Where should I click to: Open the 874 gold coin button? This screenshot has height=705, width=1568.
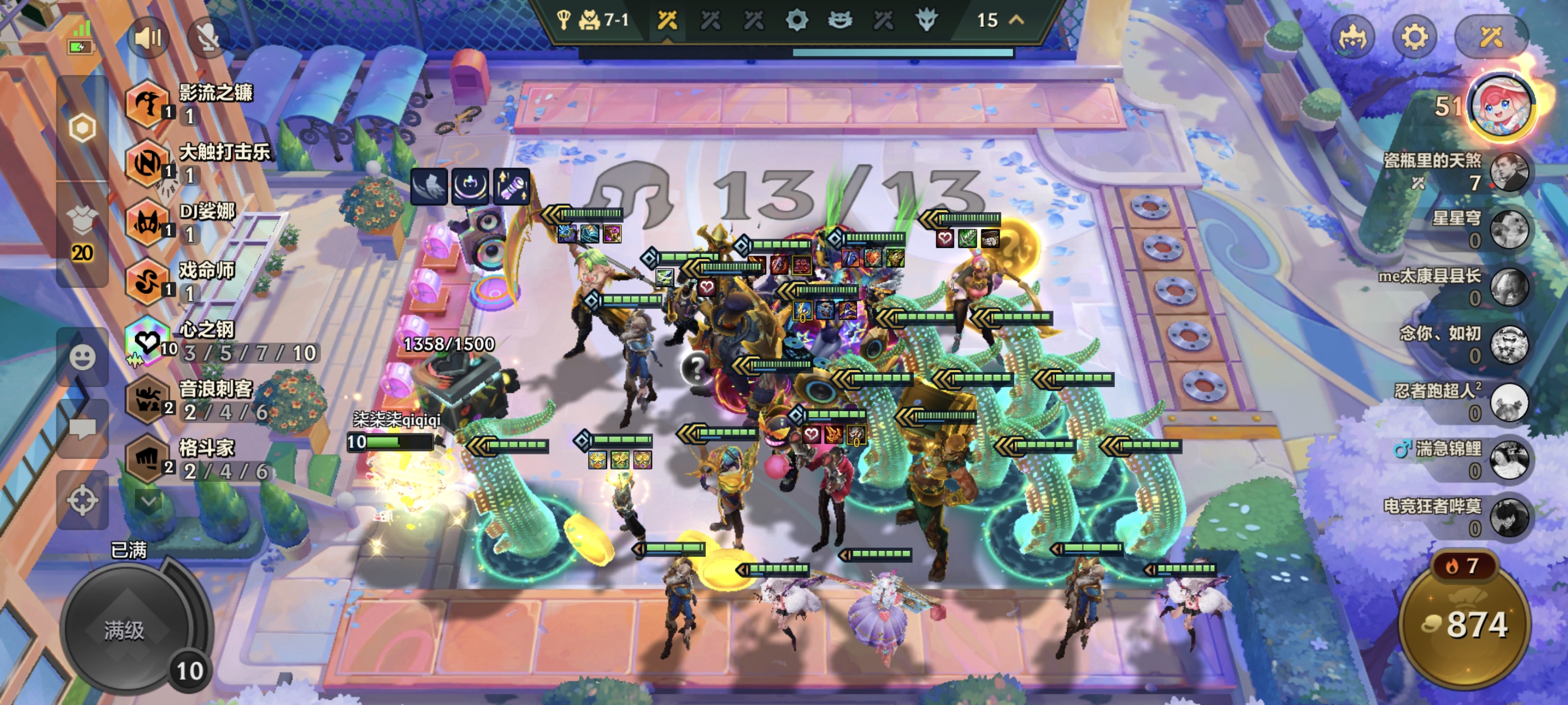[x=1465, y=625]
